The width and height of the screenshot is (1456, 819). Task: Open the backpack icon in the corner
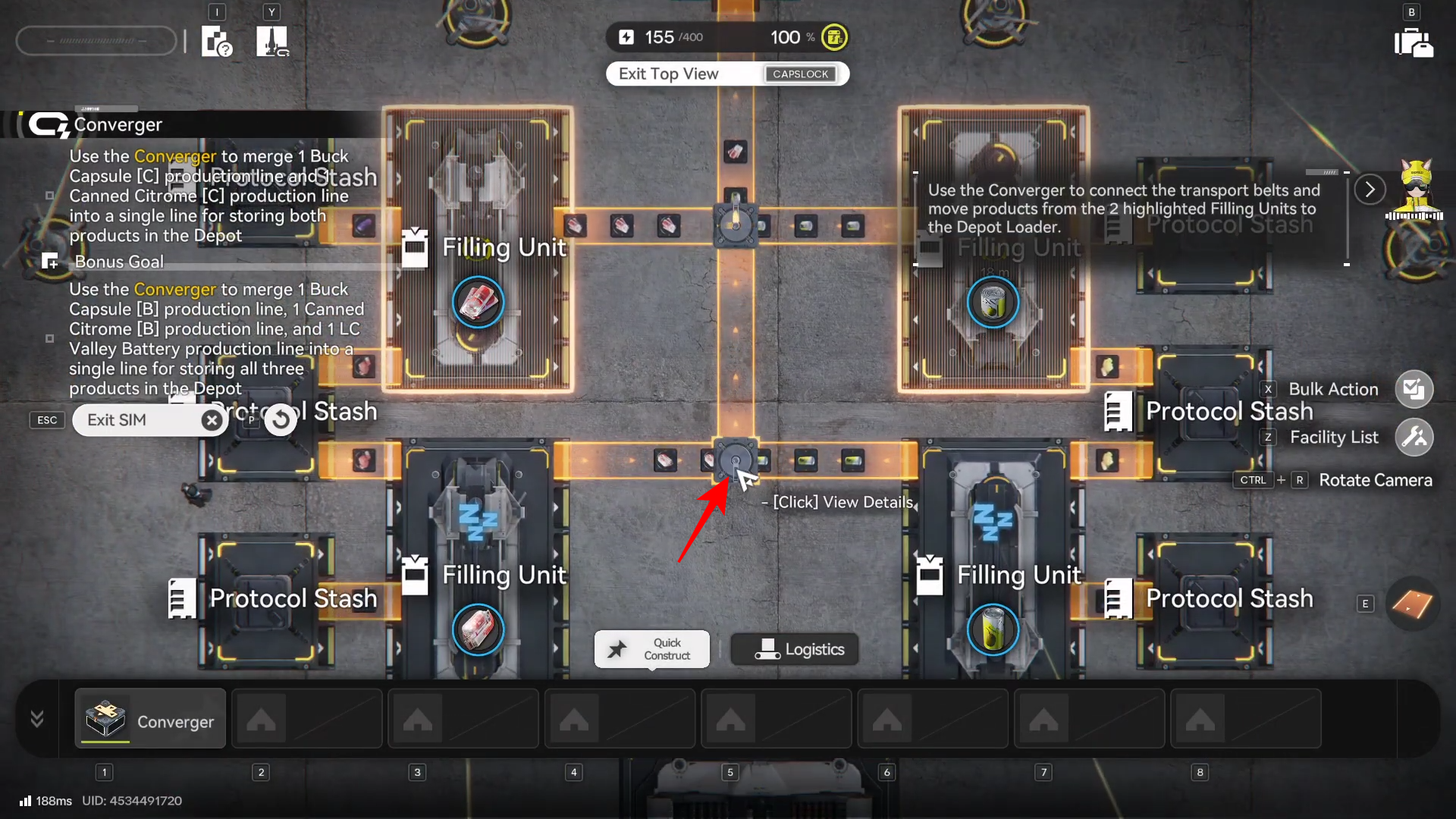click(x=1414, y=42)
